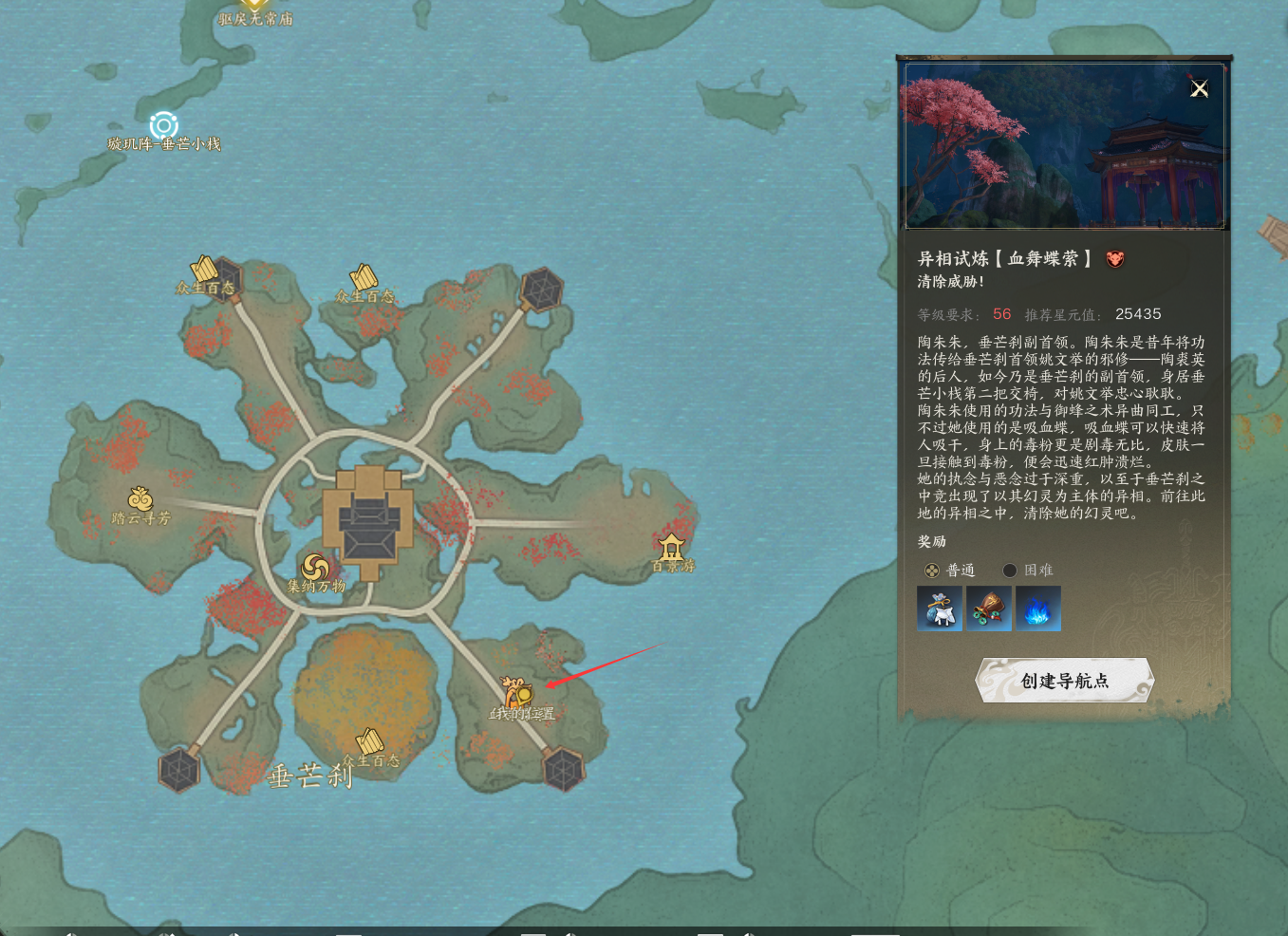
Task: Select the 踏云寻芳 map marker
Action: click(x=140, y=499)
